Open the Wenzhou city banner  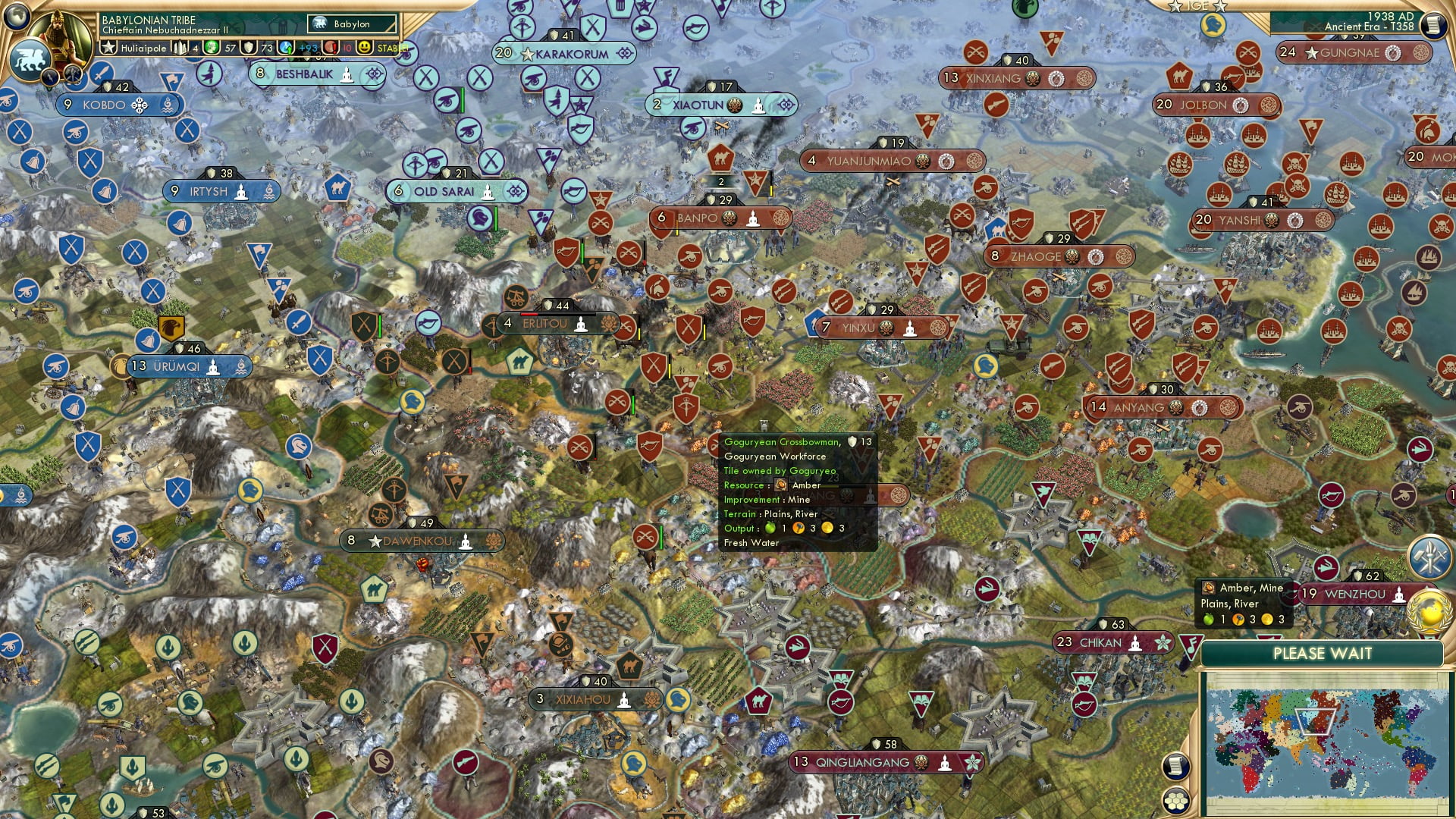[x=1354, y=594]
